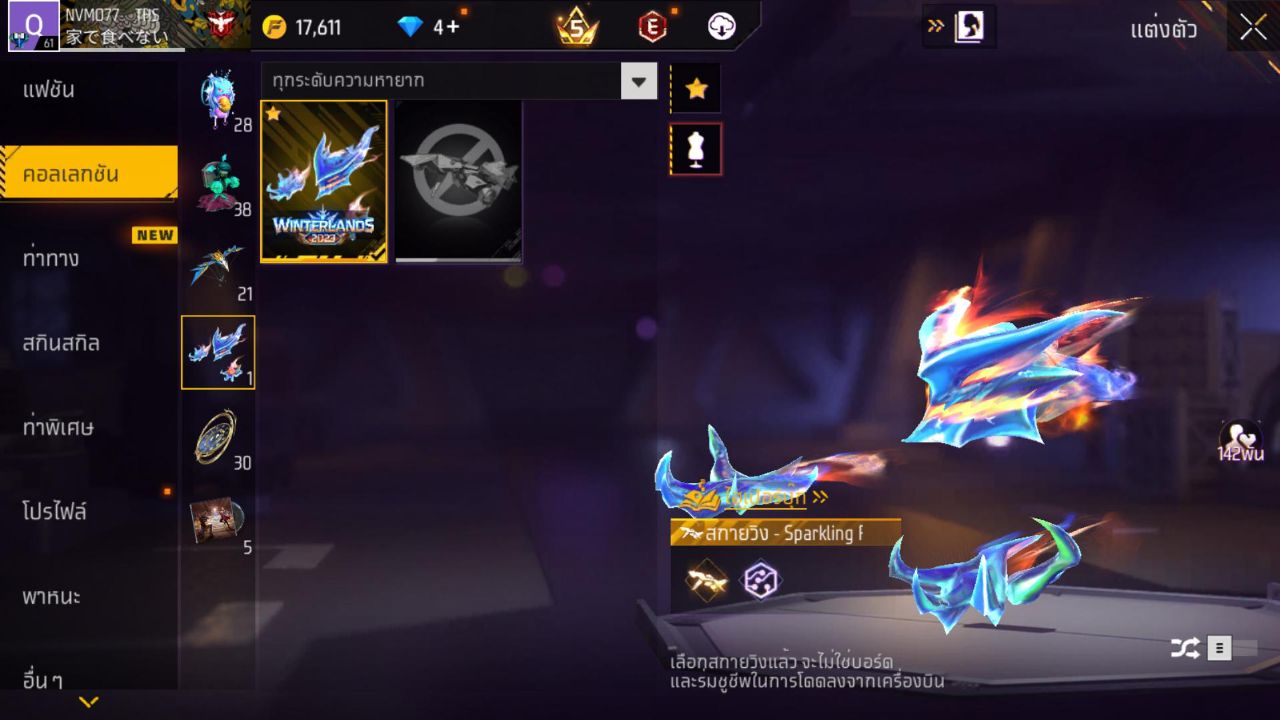Select the Winterlands 2023 skywing thumbnail
This screenshot has width=1280, height=720.
pyautogui.click(x=322, y=180)
